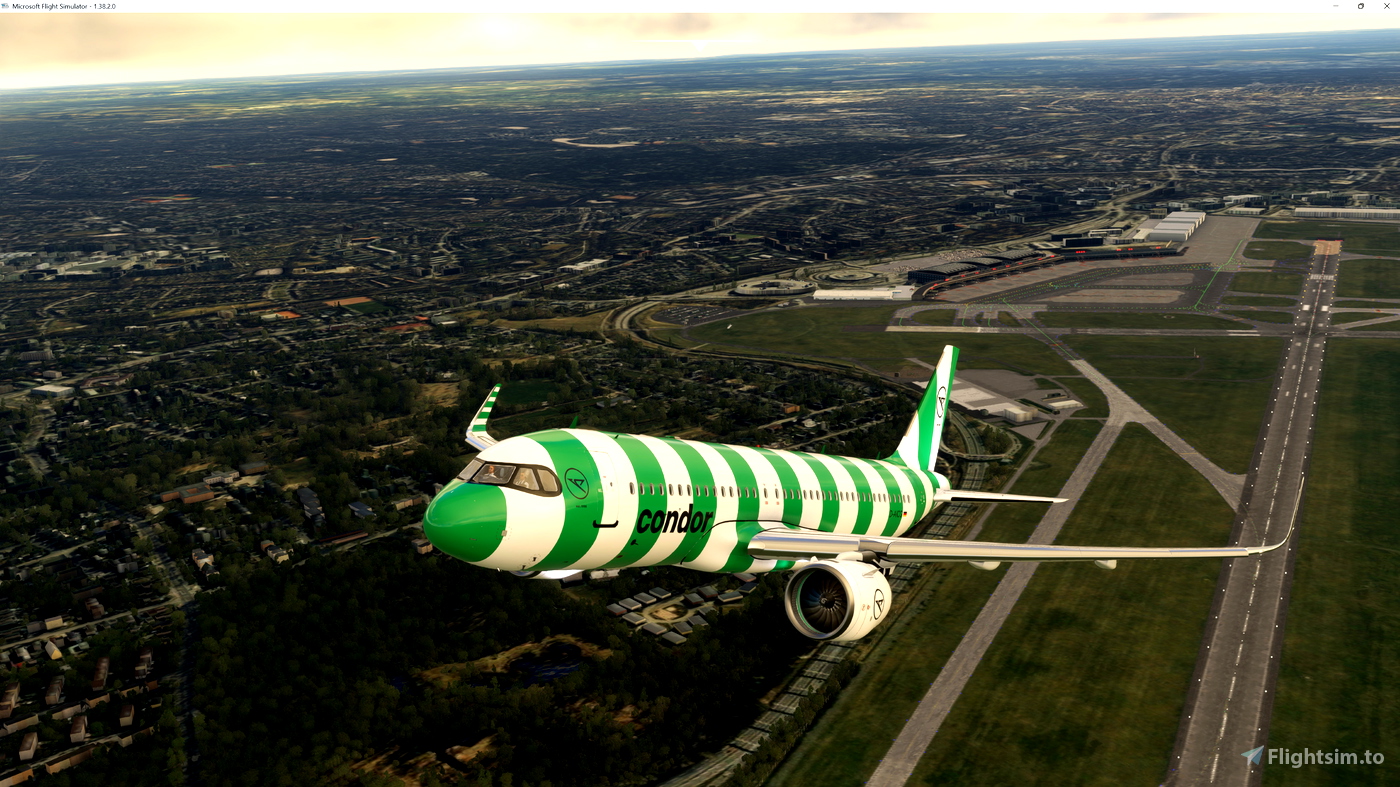Close Microsoft Flight Simulator
This screenshot has height=787, width=1400.
(1386, 5)
